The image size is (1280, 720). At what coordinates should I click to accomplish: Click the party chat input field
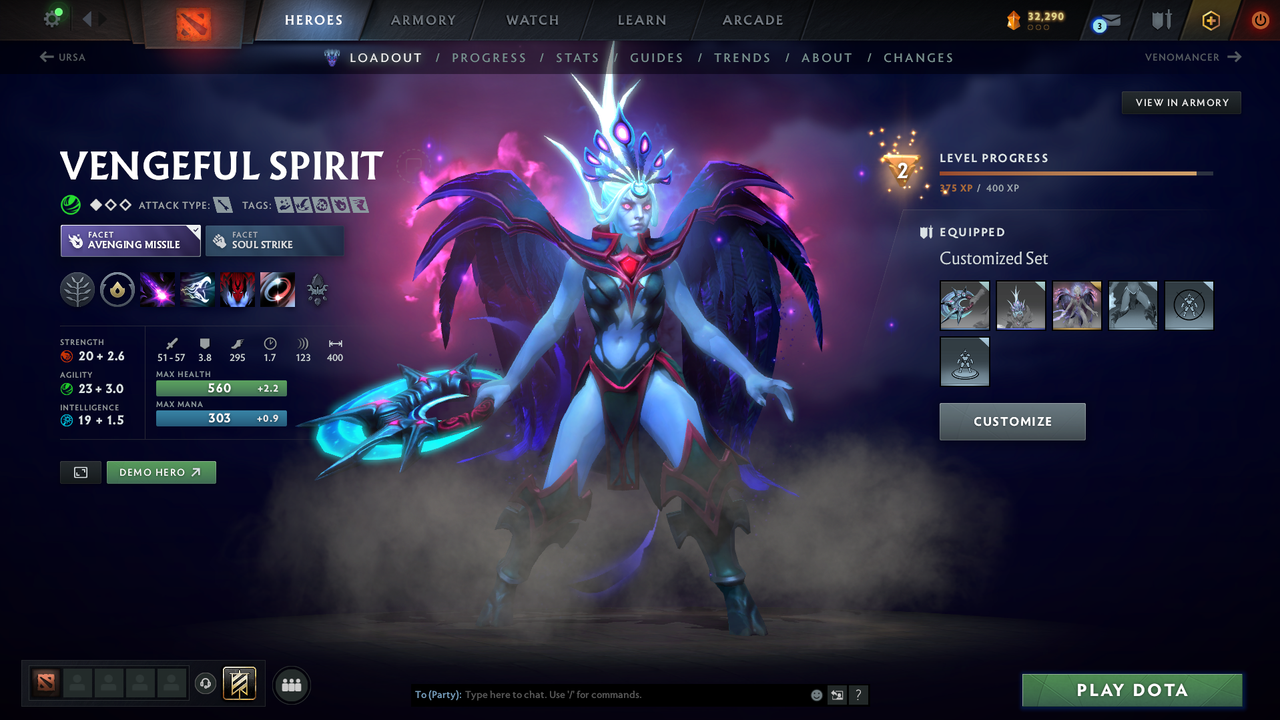pos(600,694)
